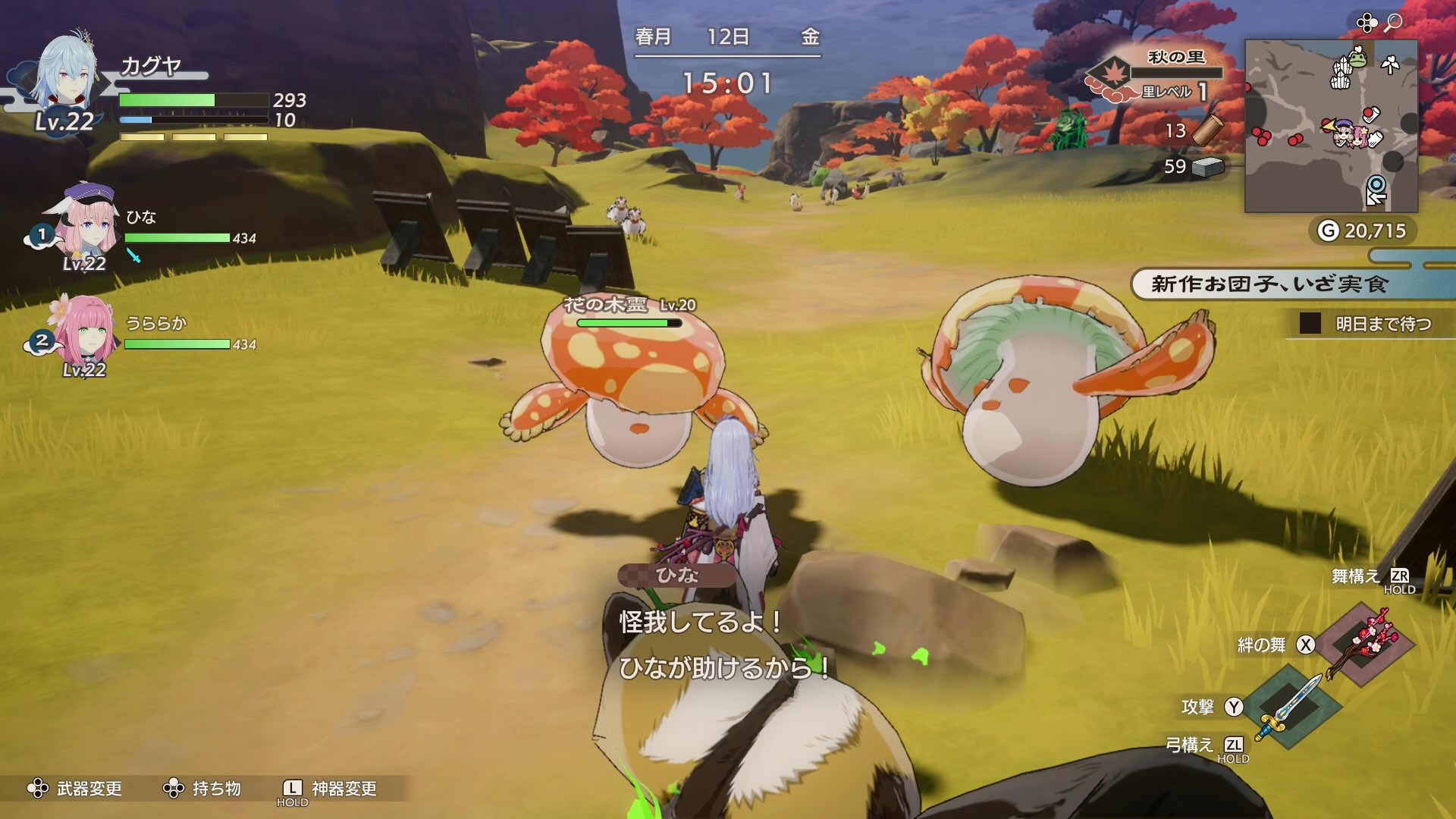Click the pinwheel icon on the minimap

coord(1389,64)
